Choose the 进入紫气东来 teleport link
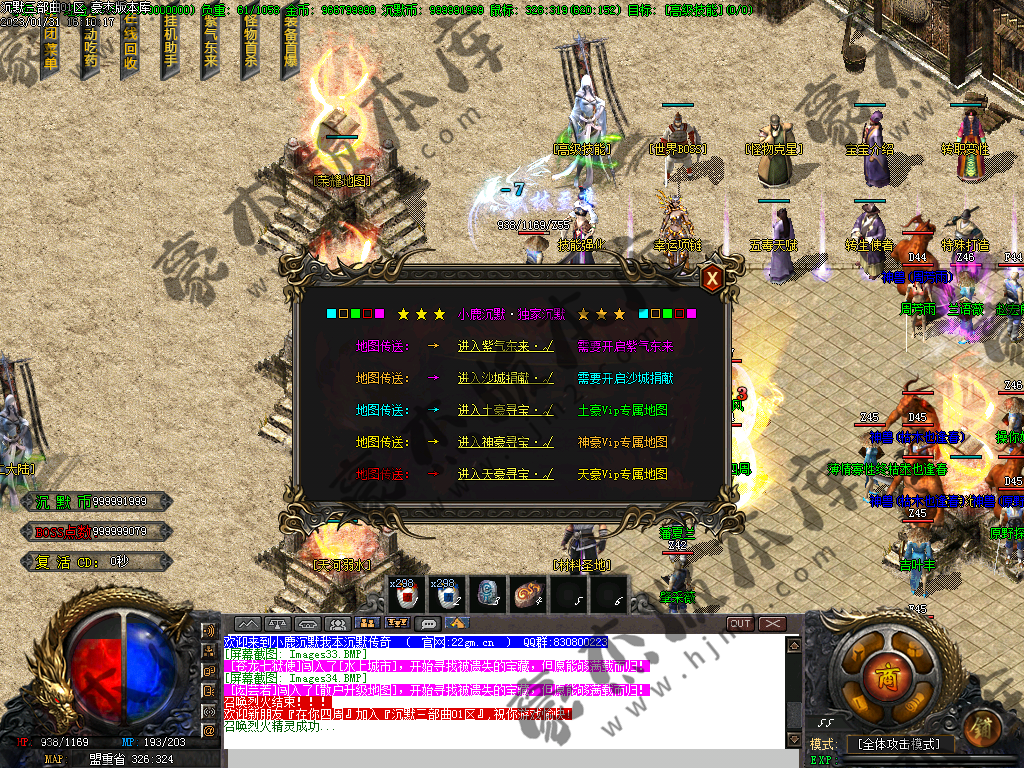 pyautogui.click(x=505, y=346)
